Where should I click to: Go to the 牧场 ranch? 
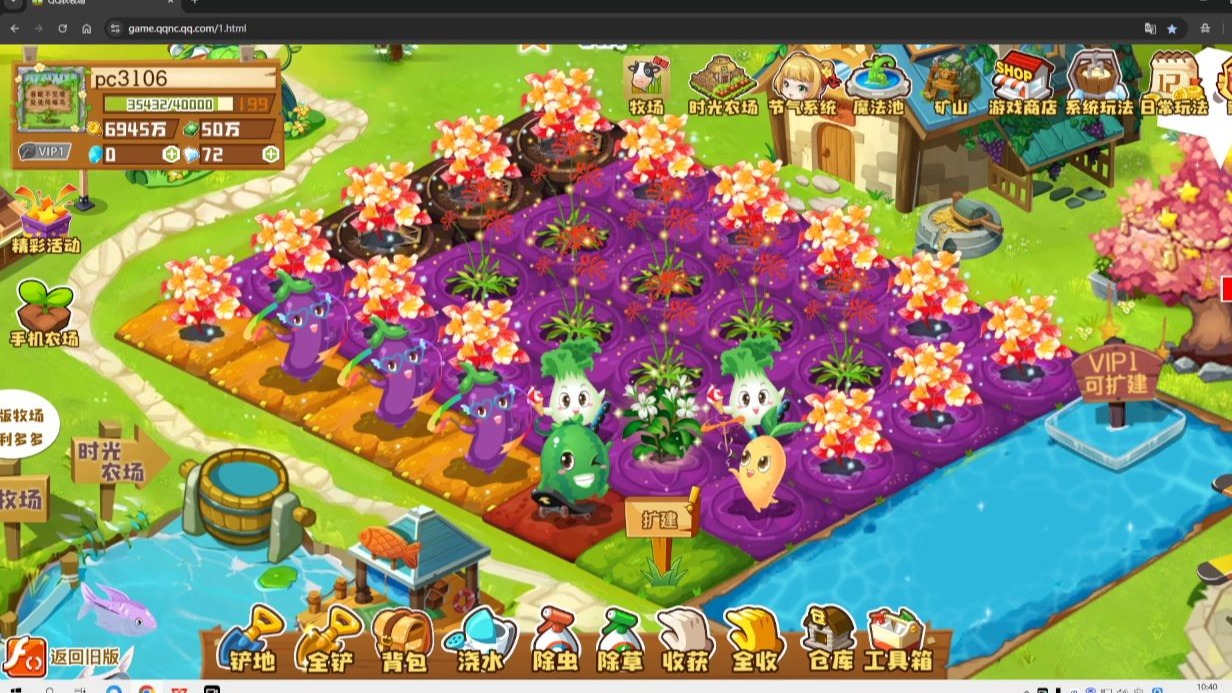pos(646,84)
